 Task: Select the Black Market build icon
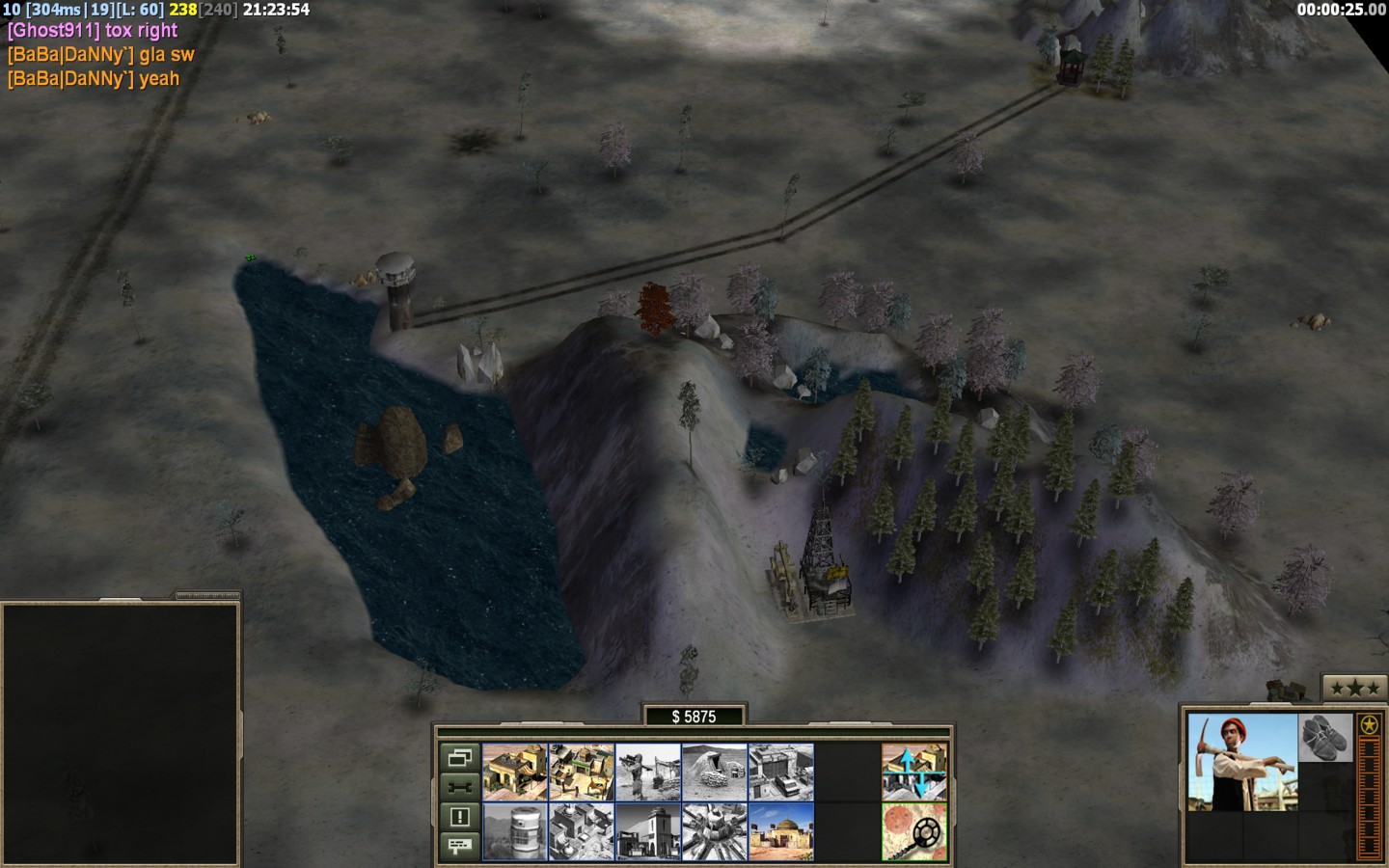click(581, 831)
